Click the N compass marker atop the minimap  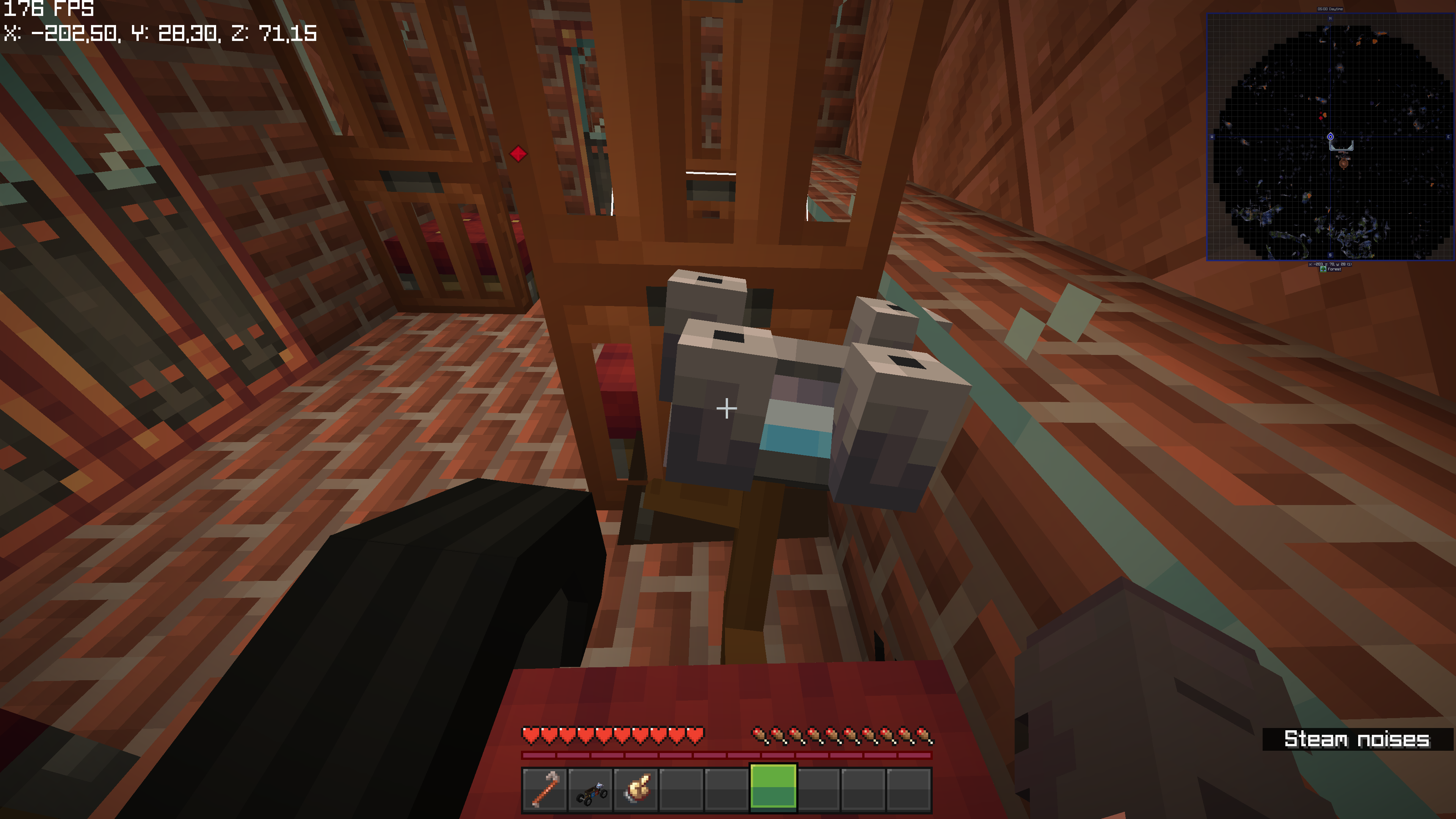point(1330,18)
